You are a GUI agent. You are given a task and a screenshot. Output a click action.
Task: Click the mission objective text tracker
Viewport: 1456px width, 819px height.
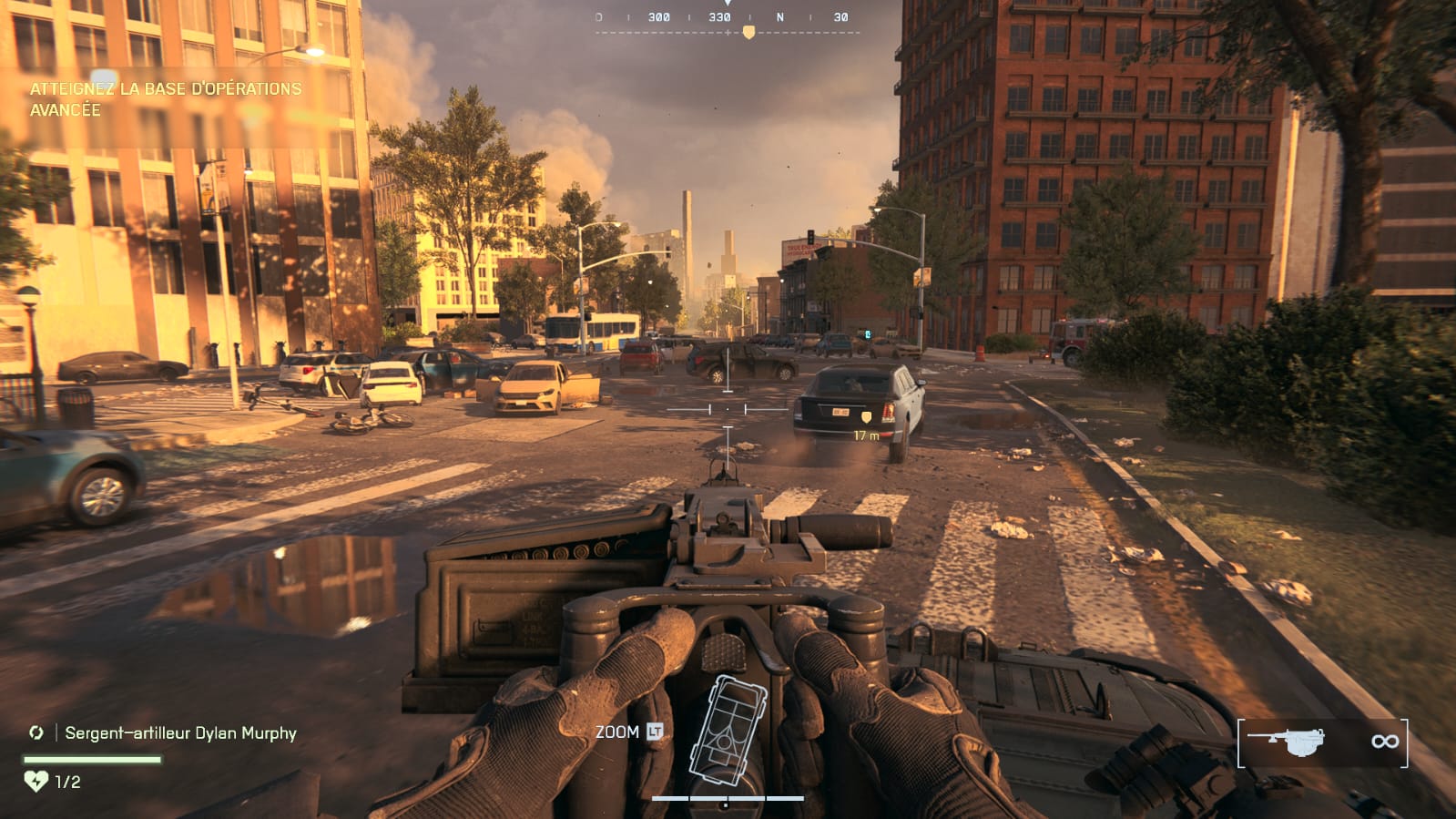pos(165,99)
